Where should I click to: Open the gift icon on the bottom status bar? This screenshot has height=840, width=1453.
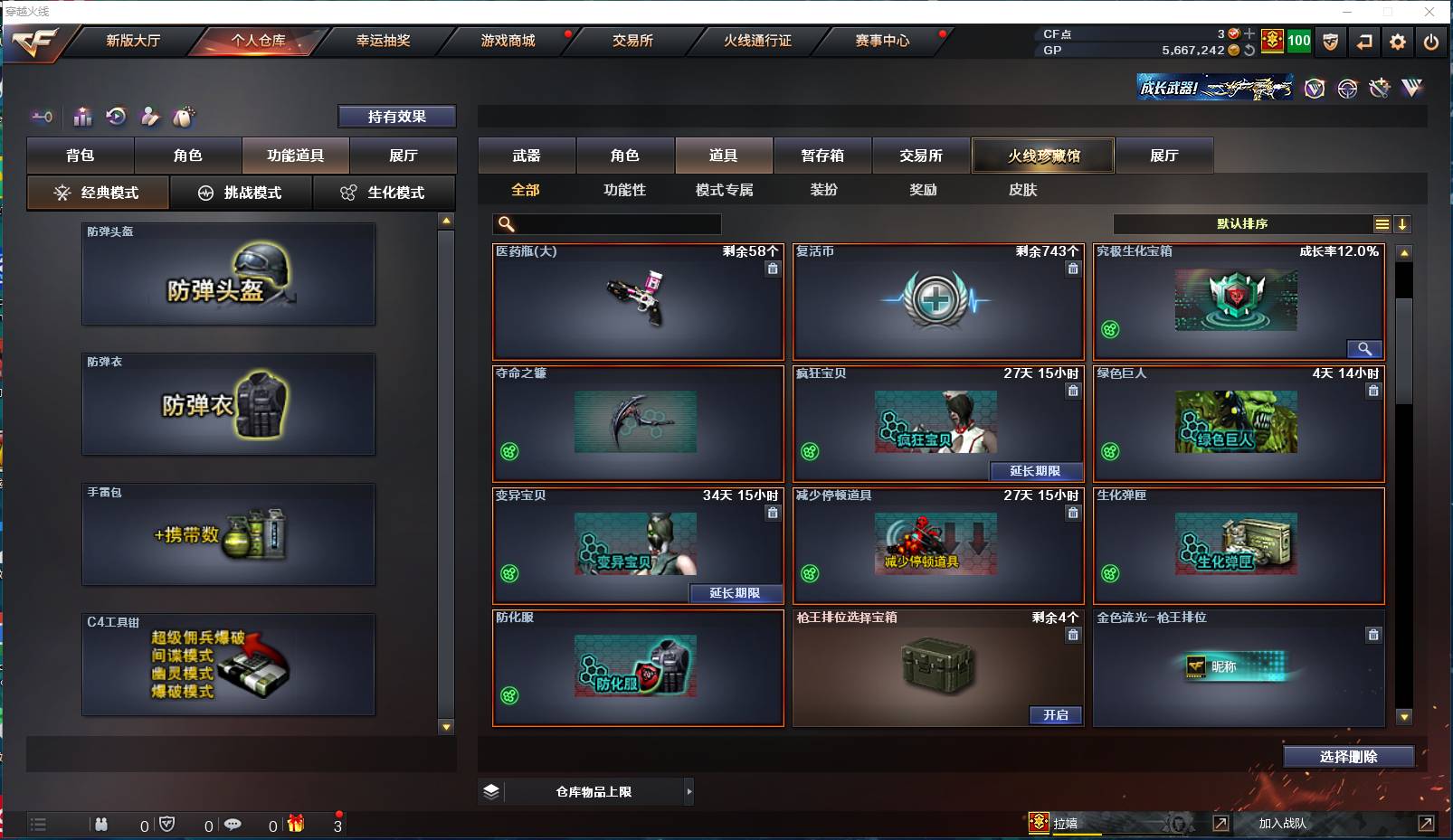pos(295,825)
